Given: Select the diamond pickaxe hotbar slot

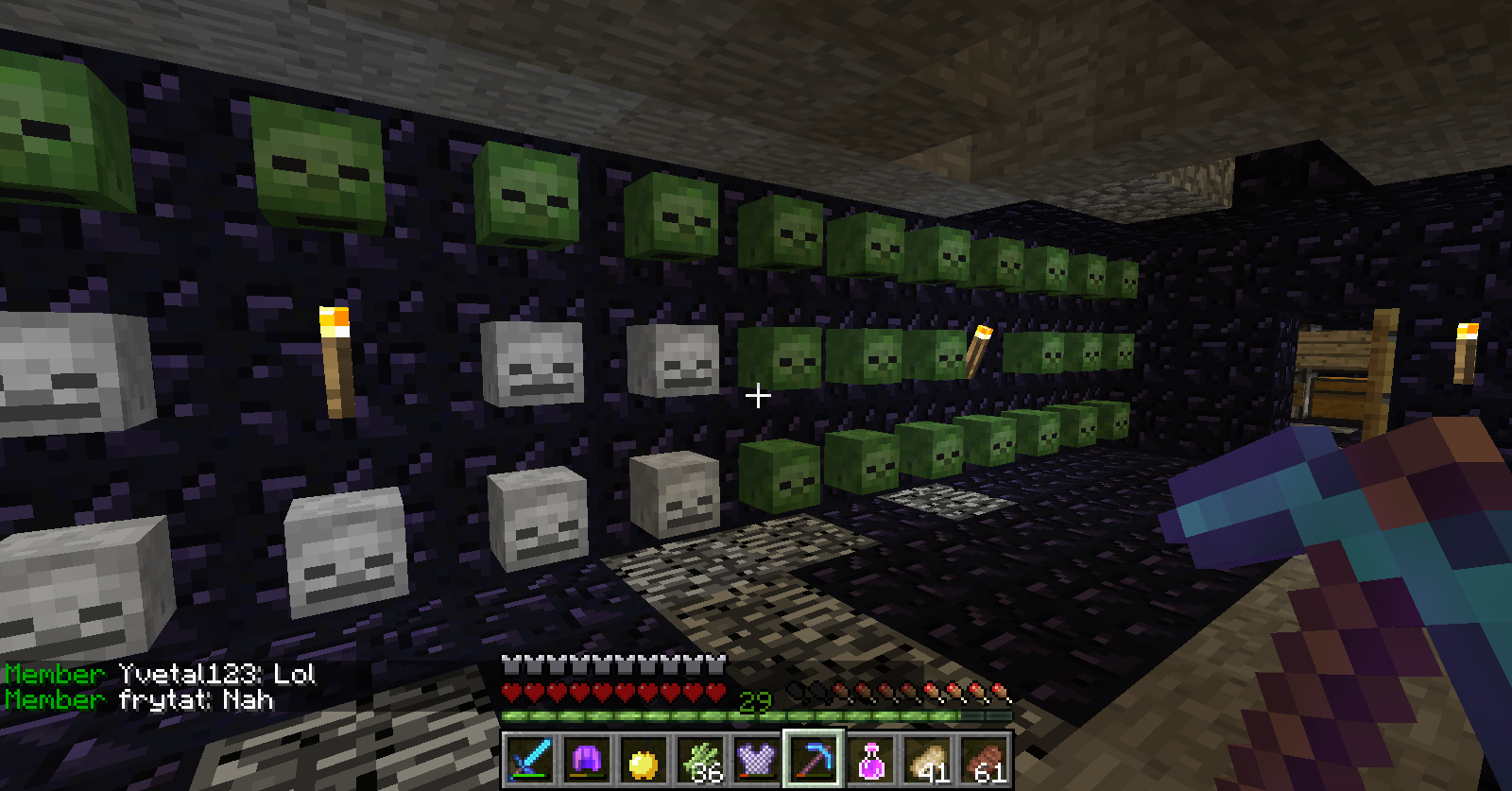Looking at the screenshot, I should [x=814, y=759].
